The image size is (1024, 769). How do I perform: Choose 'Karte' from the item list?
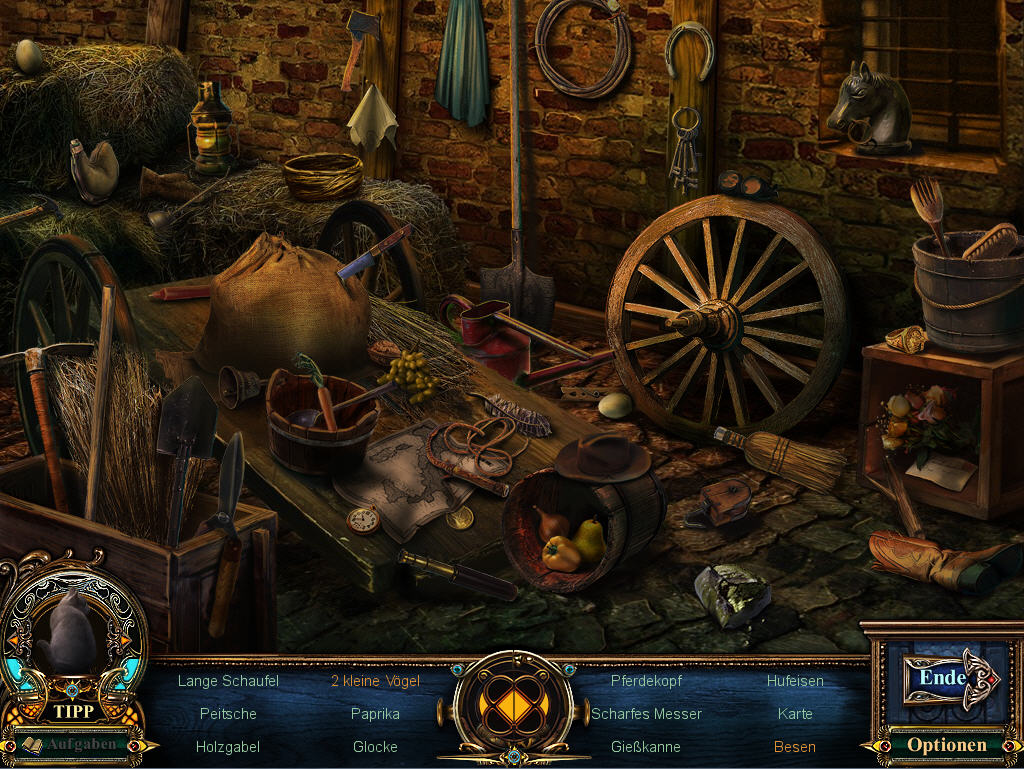(x=795, y=714)
